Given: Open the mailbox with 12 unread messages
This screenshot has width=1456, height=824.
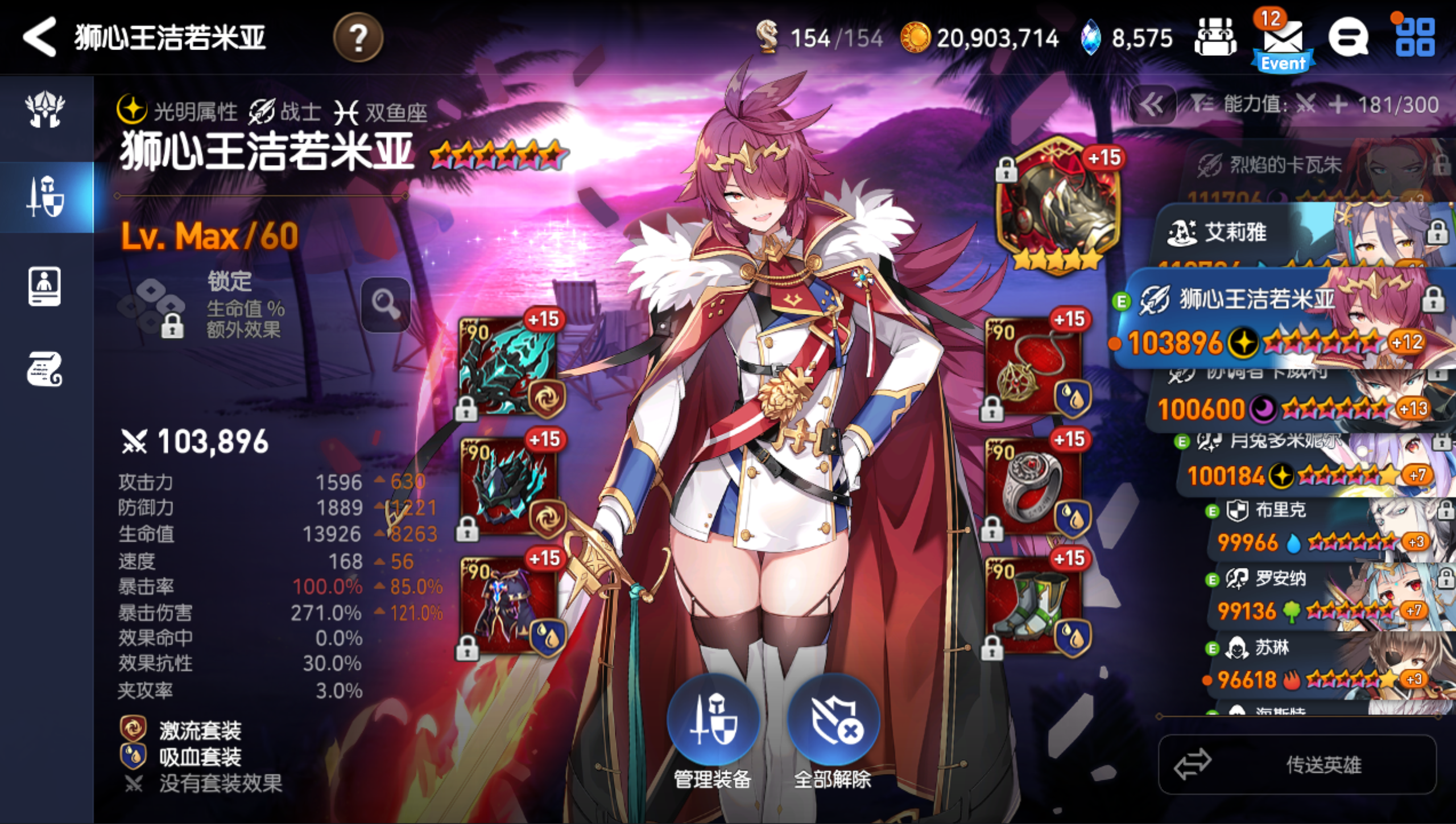Looking at the screenshot, I should pos(1283,40).
